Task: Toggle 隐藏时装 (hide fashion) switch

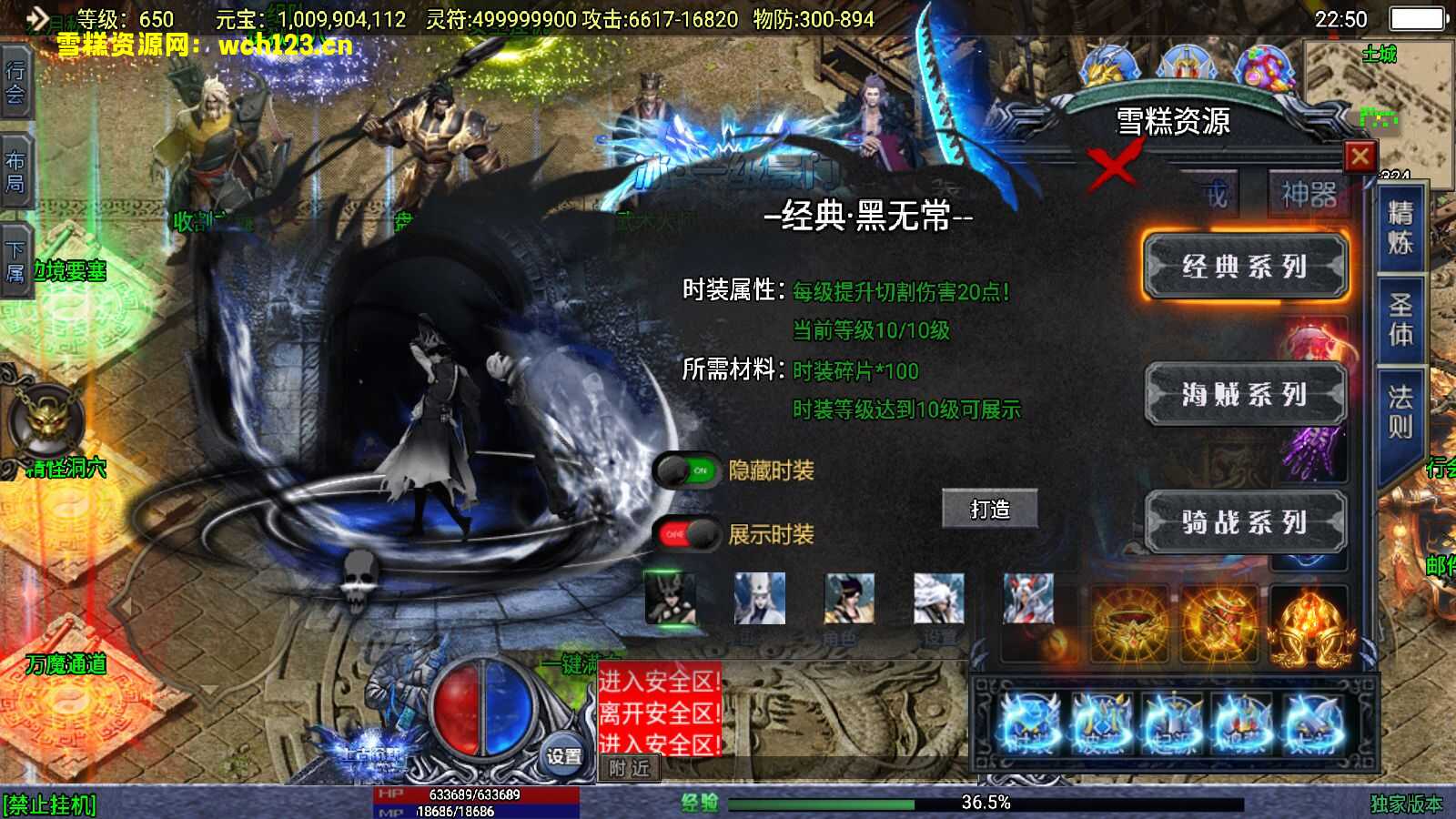Action: pos(687,470)
